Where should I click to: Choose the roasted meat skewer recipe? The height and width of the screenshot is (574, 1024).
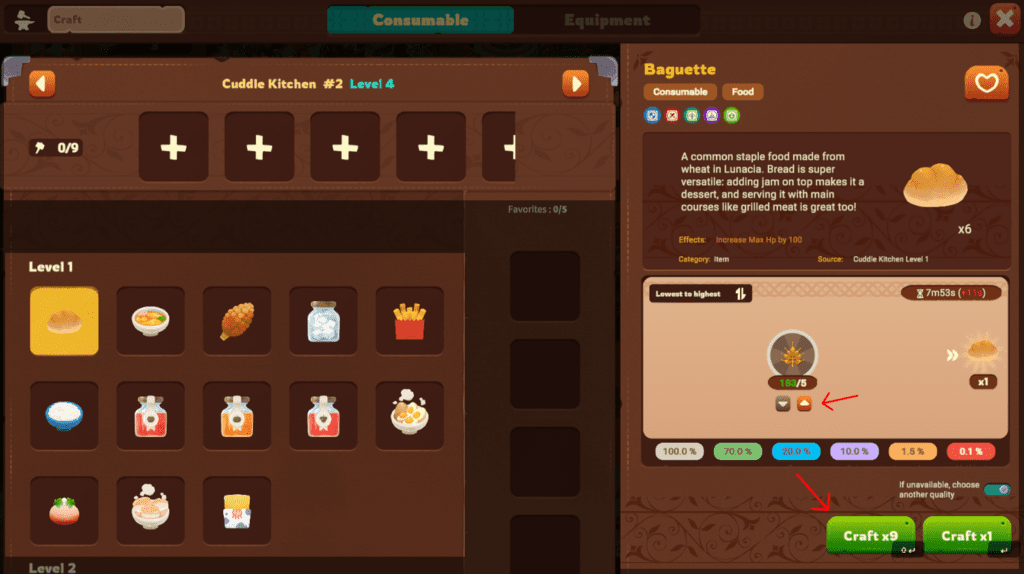pos(237,321)
